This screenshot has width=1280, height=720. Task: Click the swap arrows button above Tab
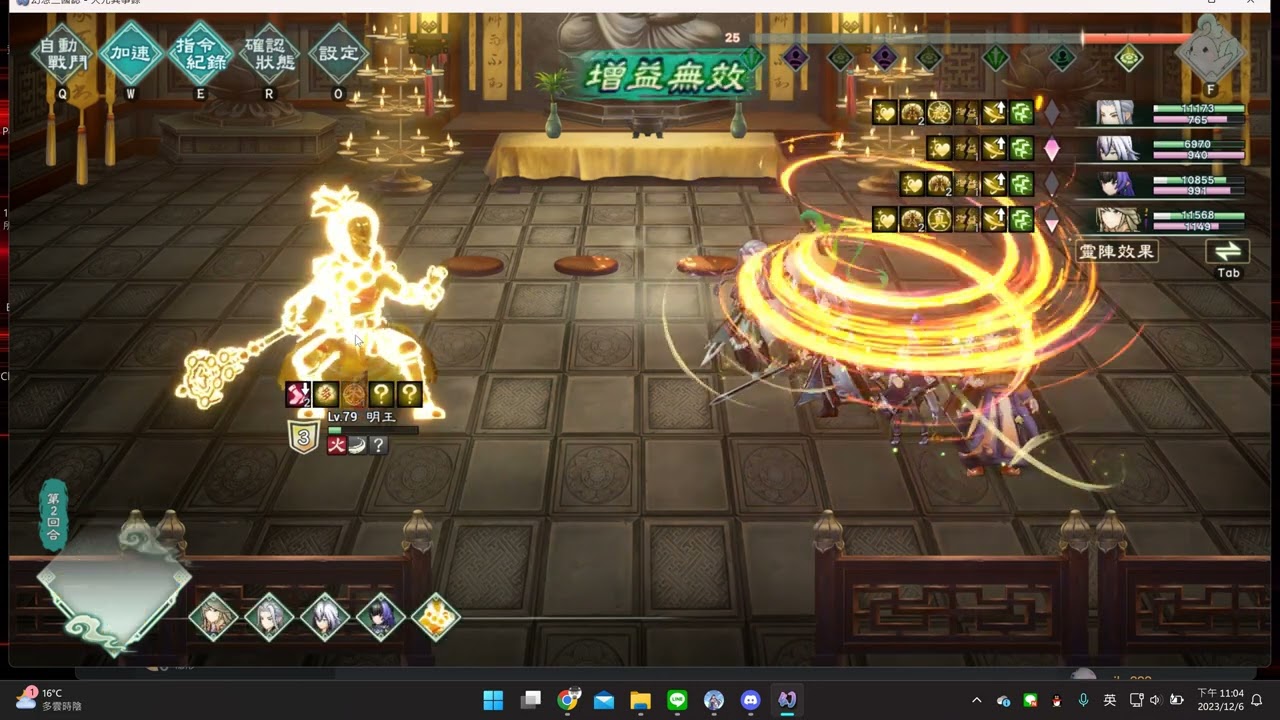(x=1228, y=251)
